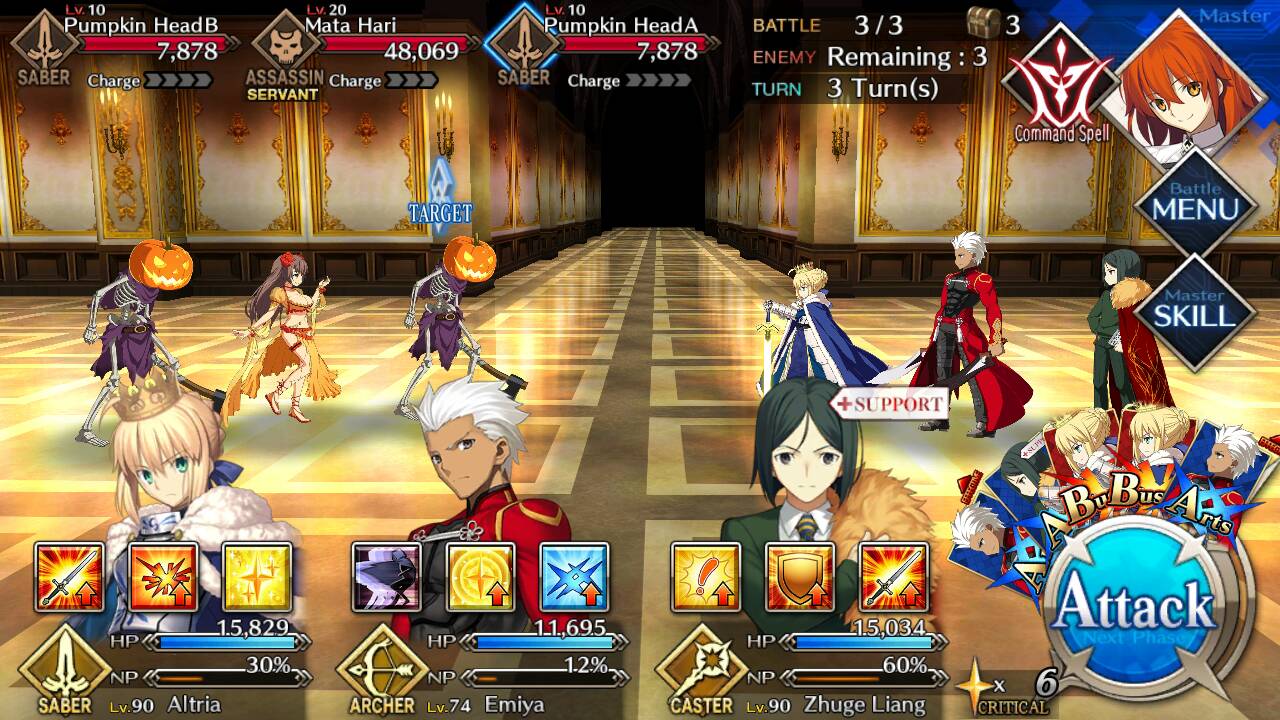
Task: Open the Master Skill panel
Action: point(1195,310)
